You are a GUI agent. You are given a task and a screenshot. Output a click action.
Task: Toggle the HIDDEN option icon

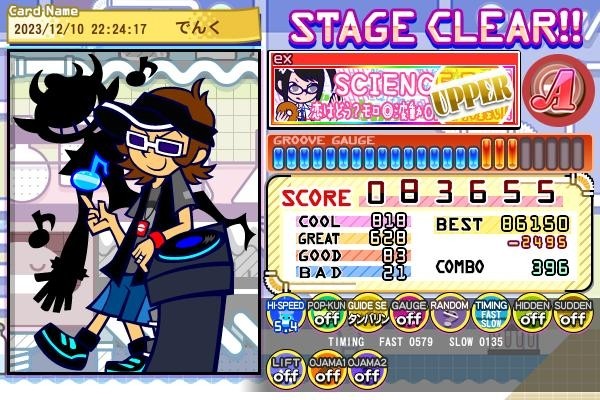[x=531, y=318]
